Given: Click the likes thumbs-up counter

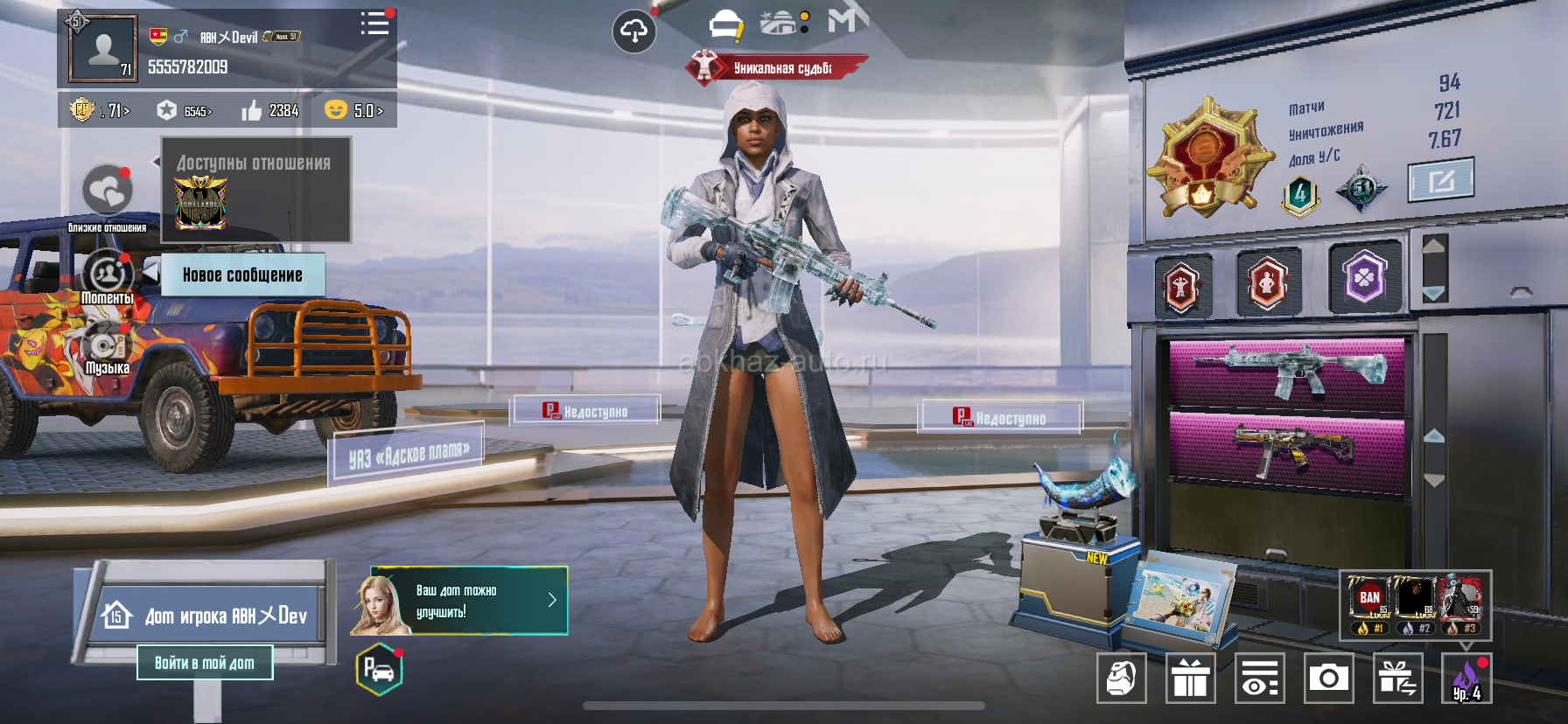Looking at the screenshot, I should click(x=270, y=110).
